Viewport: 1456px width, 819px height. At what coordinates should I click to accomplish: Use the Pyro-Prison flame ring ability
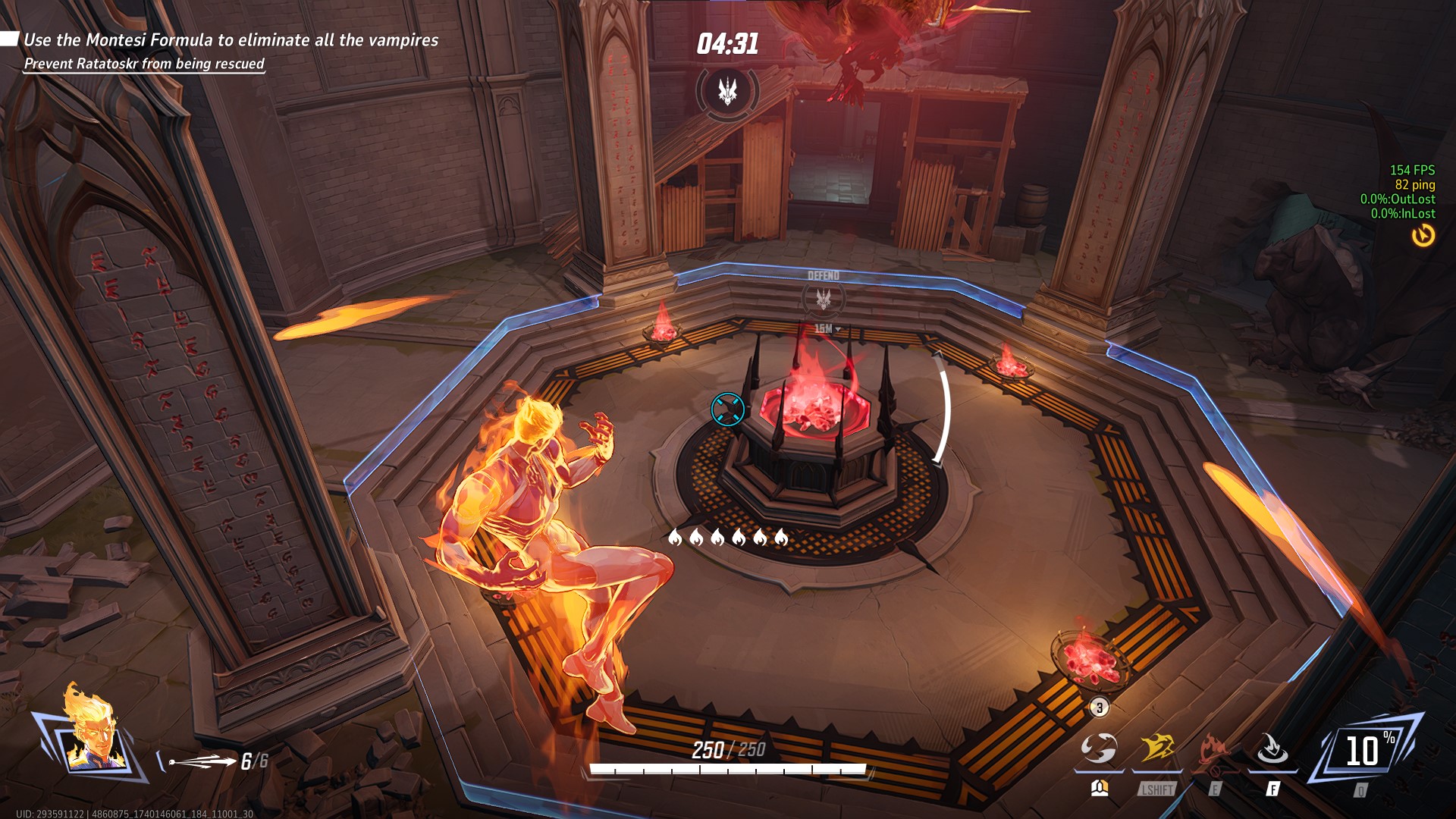point(1272,749)
